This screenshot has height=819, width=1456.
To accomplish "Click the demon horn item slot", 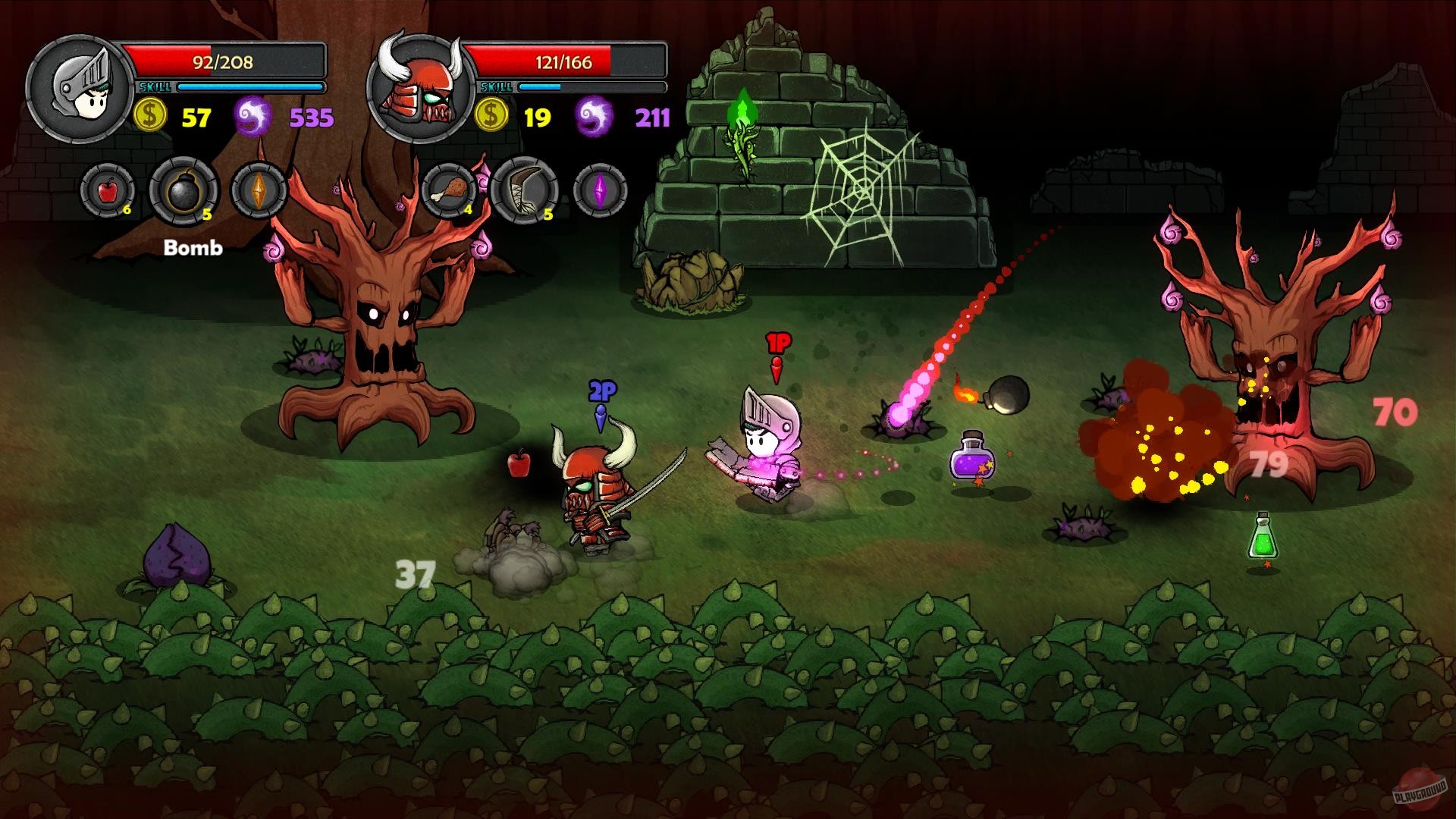I will pyautogui.click(x=525, y=190).
